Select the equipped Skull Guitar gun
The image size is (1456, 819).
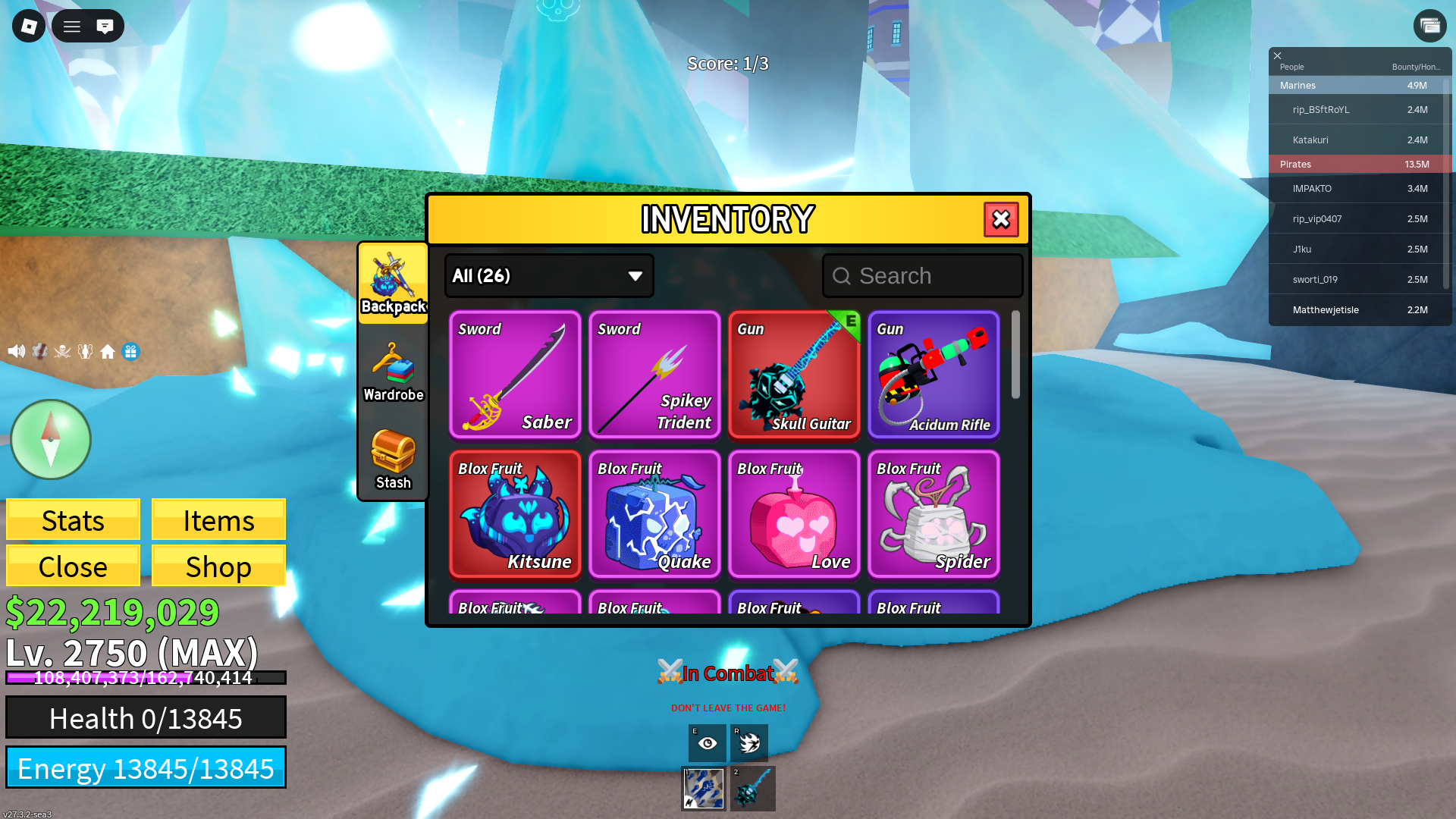[x=794, y=375]
